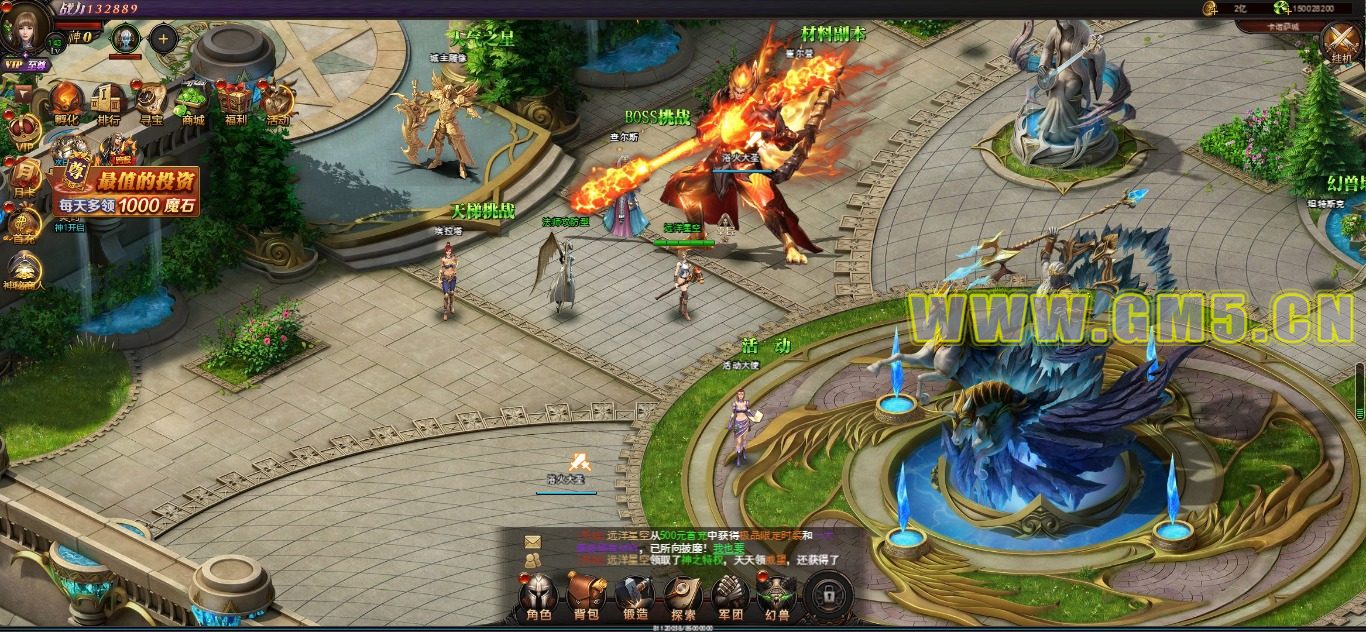Open the 锻造 forging menu
The height and width of the screenshot is (632, 1366).
point(635,596)
